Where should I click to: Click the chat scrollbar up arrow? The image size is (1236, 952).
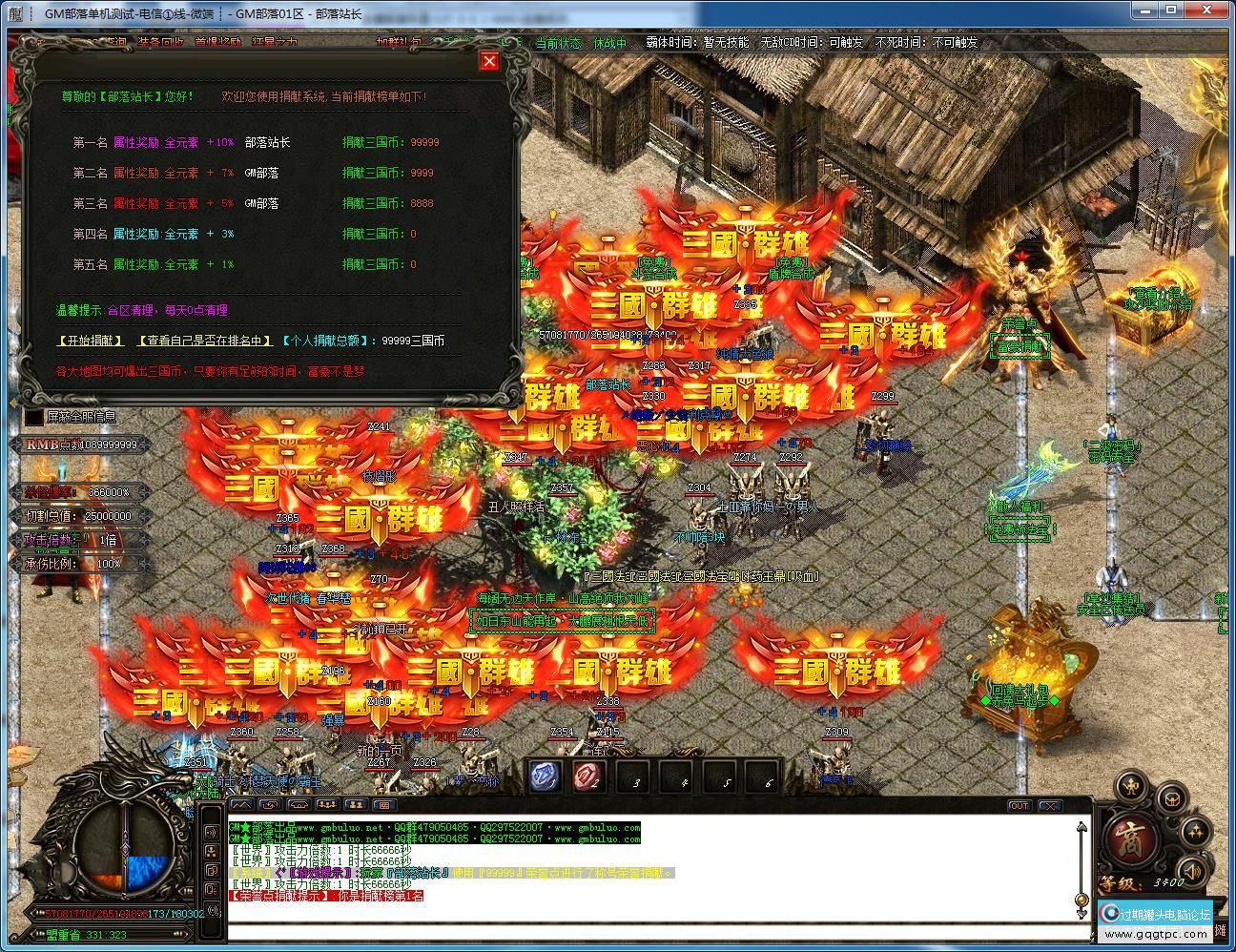[x=1081, y=828]
